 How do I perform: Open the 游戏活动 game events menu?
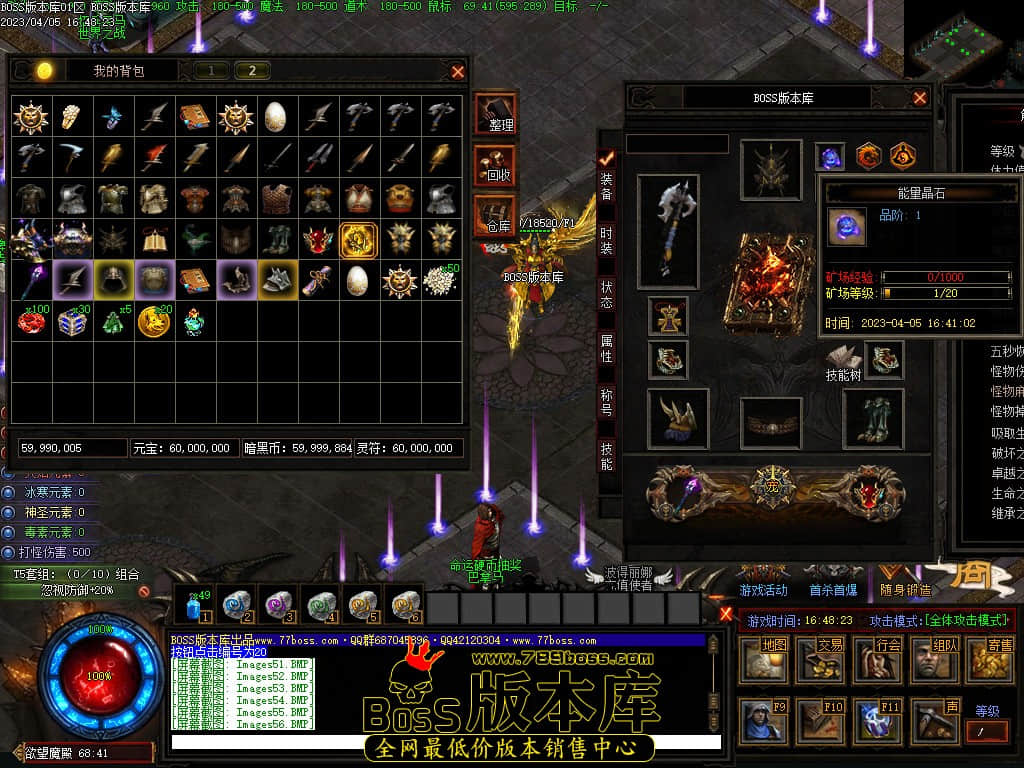click(x=763, y=591)
